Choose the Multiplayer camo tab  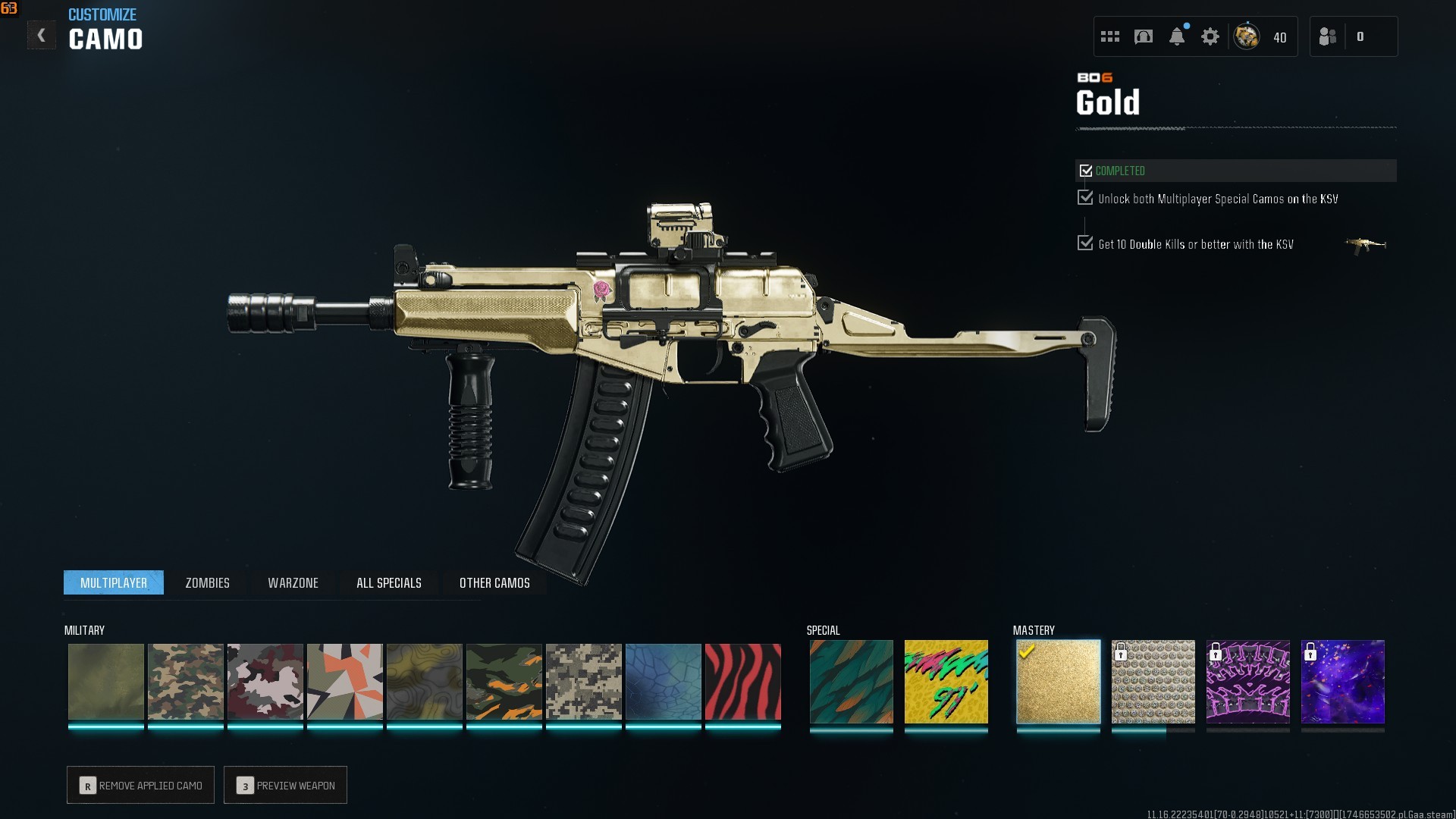pos(114,582)
